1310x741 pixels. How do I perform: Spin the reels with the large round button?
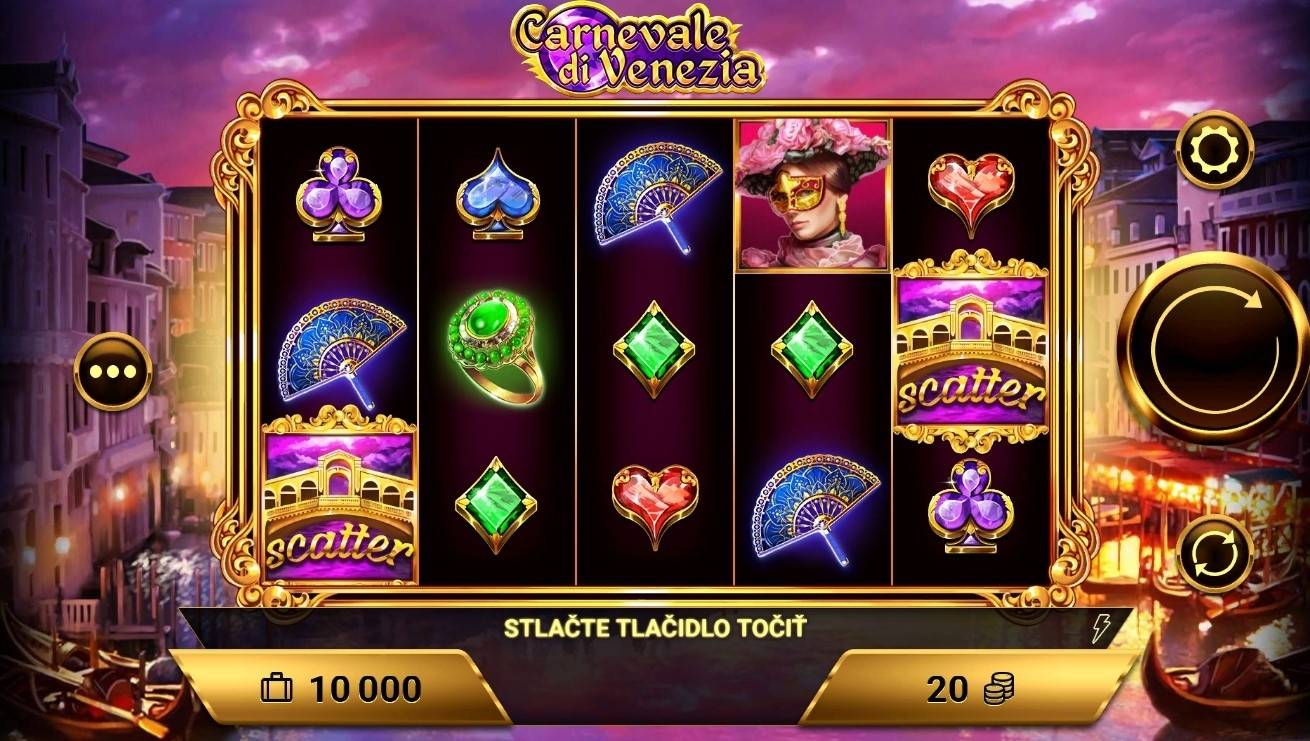1213,347
